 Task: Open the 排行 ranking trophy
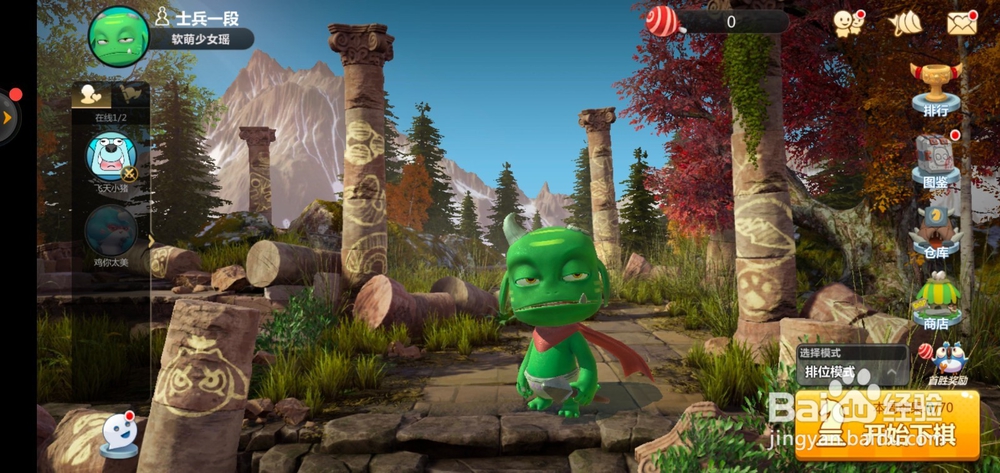936,88
